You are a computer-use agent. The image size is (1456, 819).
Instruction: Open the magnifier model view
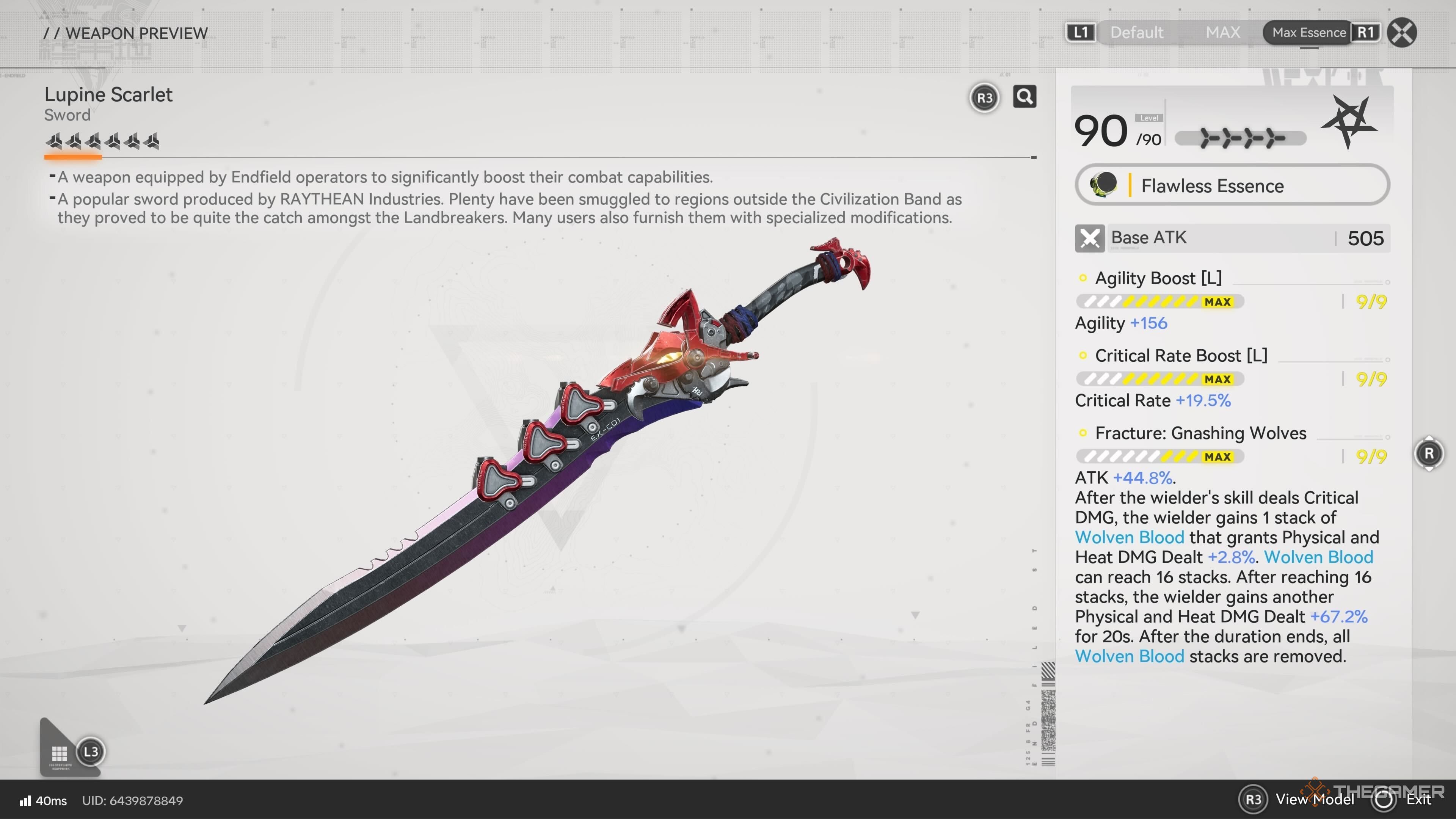pyautogui.click(x=1024, y=97)
